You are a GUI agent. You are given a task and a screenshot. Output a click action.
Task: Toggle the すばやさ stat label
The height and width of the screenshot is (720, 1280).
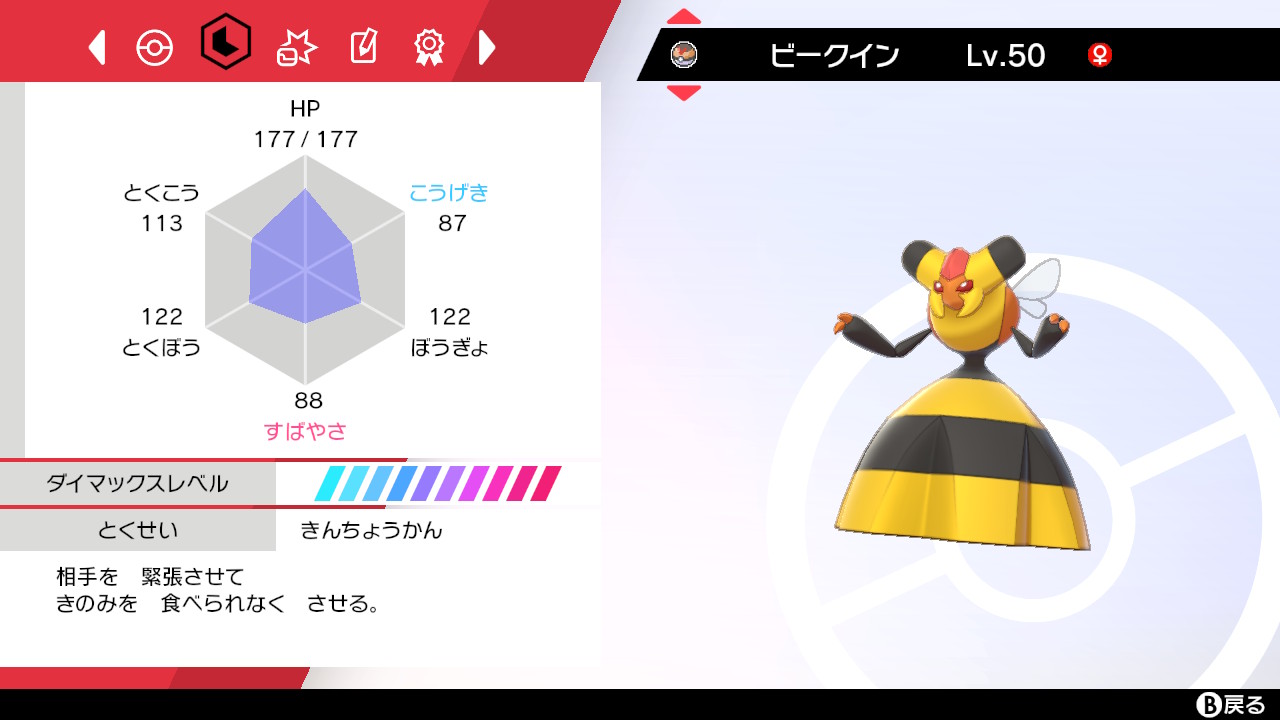coord(306,430)
